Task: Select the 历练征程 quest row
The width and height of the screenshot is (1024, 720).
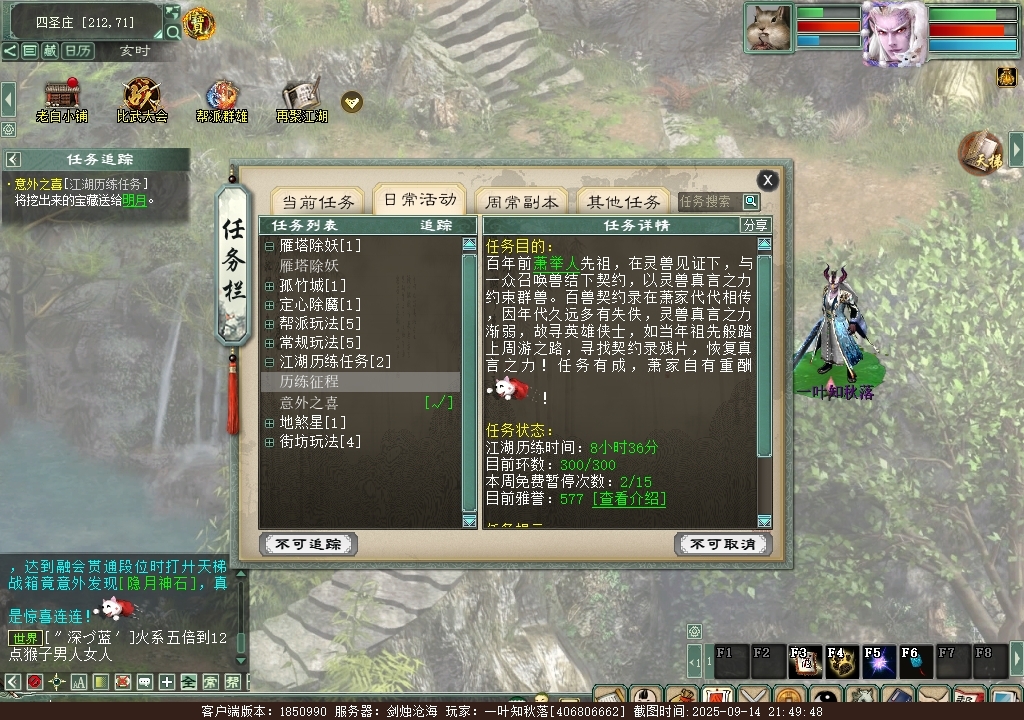Action: click(x=309, y=382)
